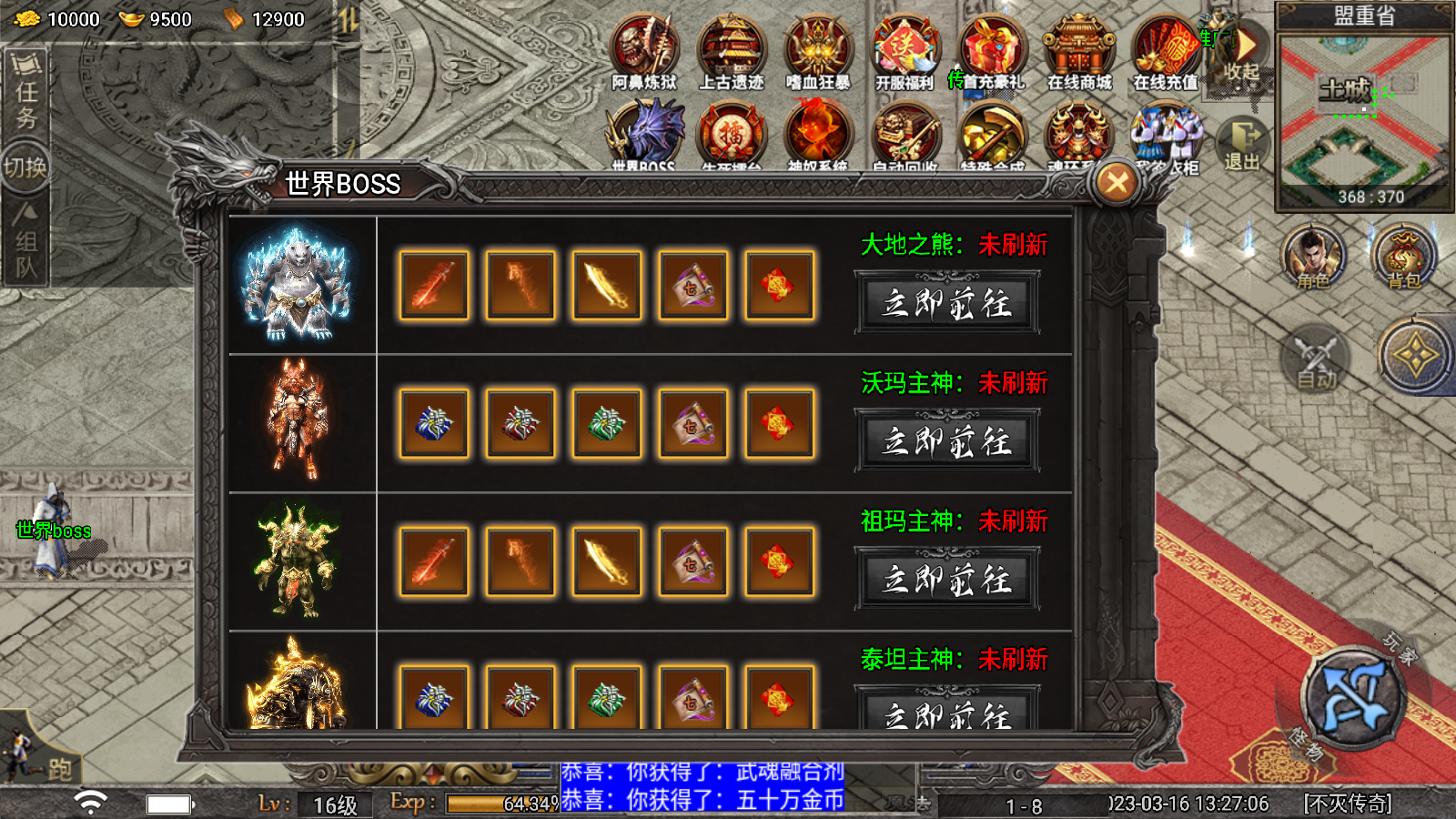The image size is (1456, 819).
Task: Open the 上古遗迹 event icon
Action: pyautogui.click(x=731, y=50)
